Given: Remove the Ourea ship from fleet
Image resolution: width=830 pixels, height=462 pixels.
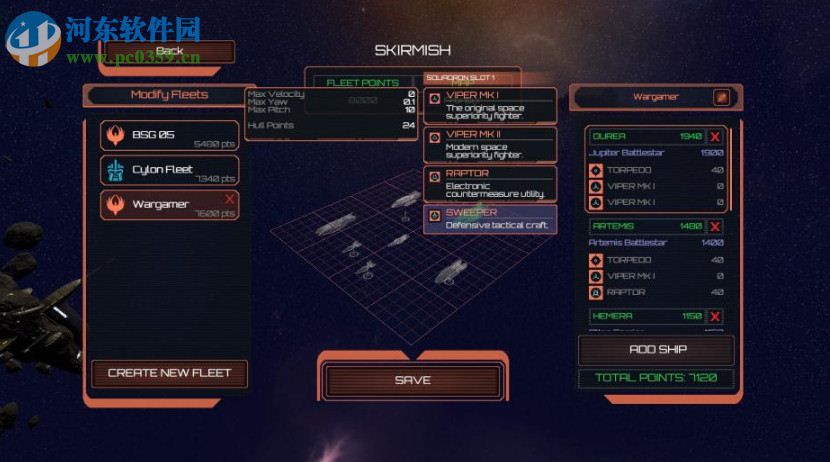Looking at the screenshot, I should (x=716, y=136).
